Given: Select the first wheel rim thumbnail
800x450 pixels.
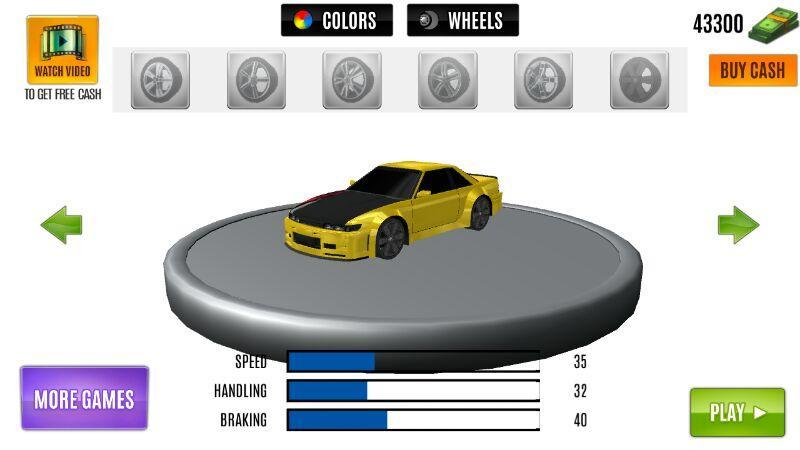Looking at the screenshot, I should coord(160,80).
